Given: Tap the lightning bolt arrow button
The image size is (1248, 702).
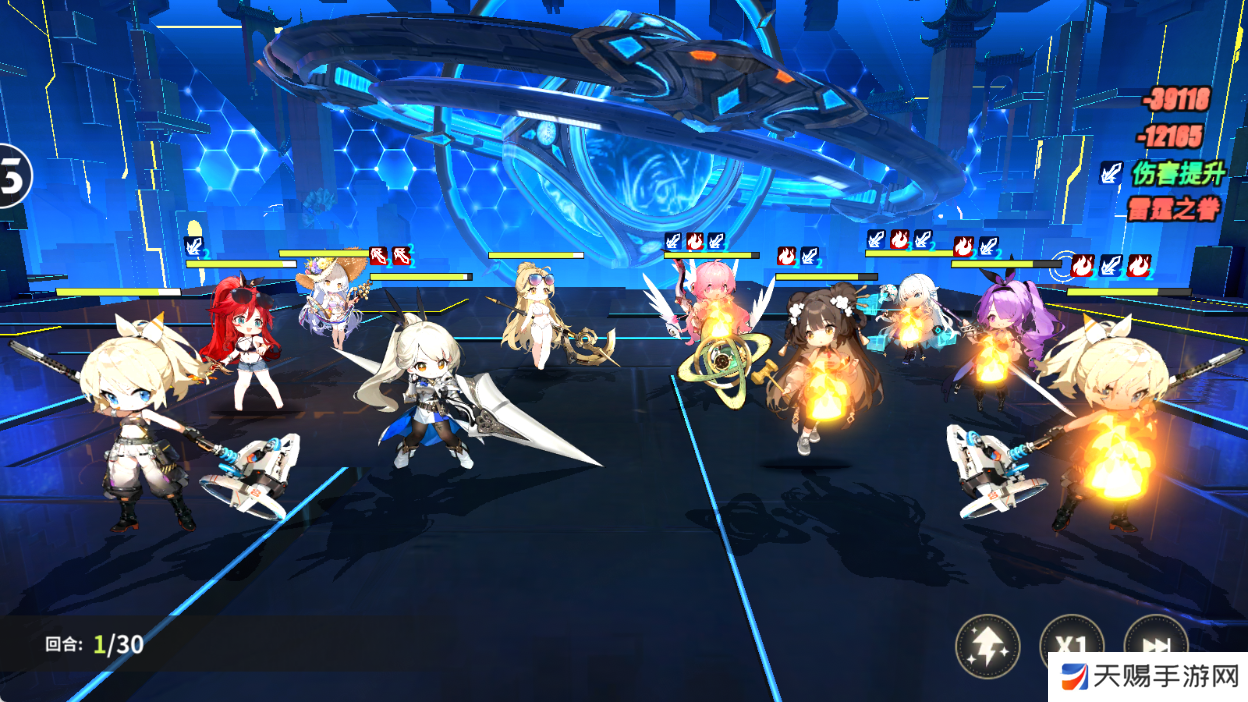Looking at the screenshot, I should (x=987, y=646).
